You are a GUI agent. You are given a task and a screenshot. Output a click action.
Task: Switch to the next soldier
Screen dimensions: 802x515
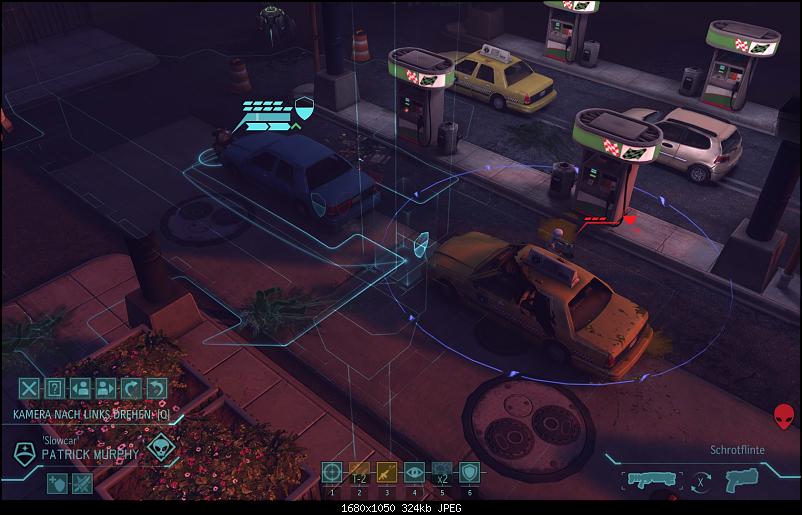[x=106, y=389]
